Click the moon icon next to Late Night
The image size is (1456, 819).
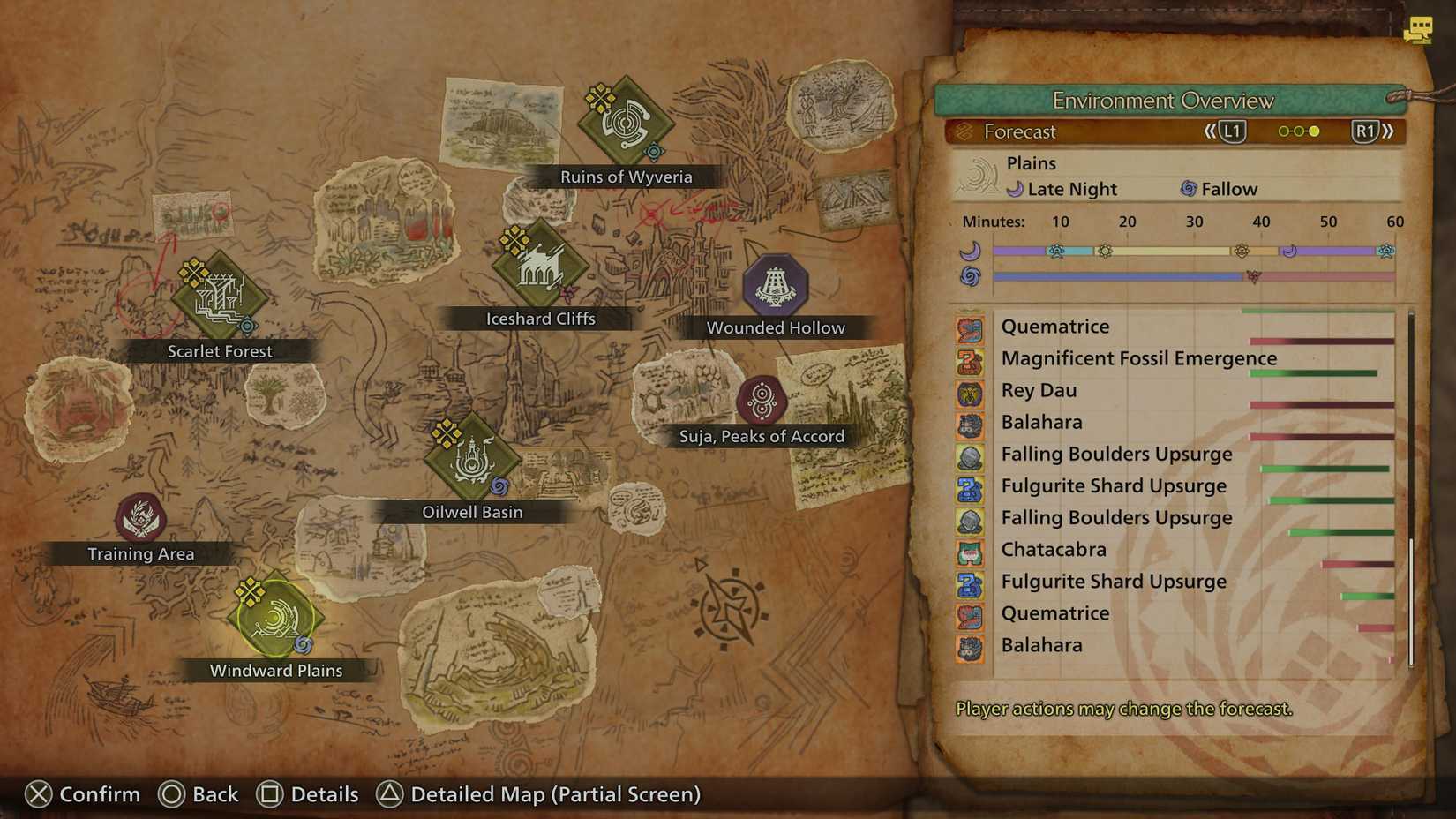(1017, 189)
